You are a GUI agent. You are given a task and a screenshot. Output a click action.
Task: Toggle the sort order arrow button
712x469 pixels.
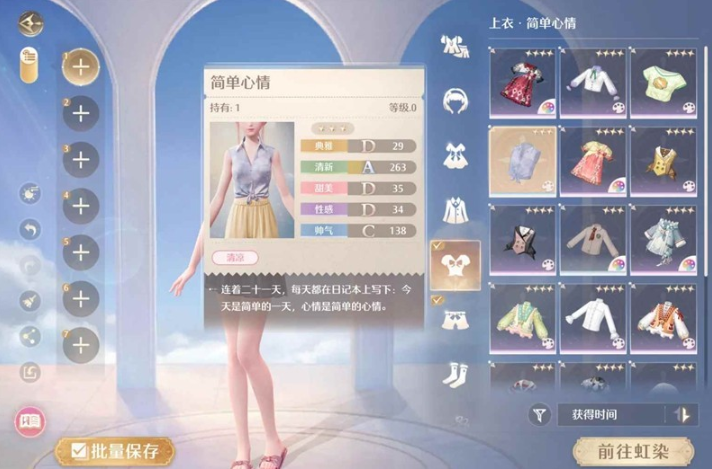pyautogui.click(x=682, y=413)
